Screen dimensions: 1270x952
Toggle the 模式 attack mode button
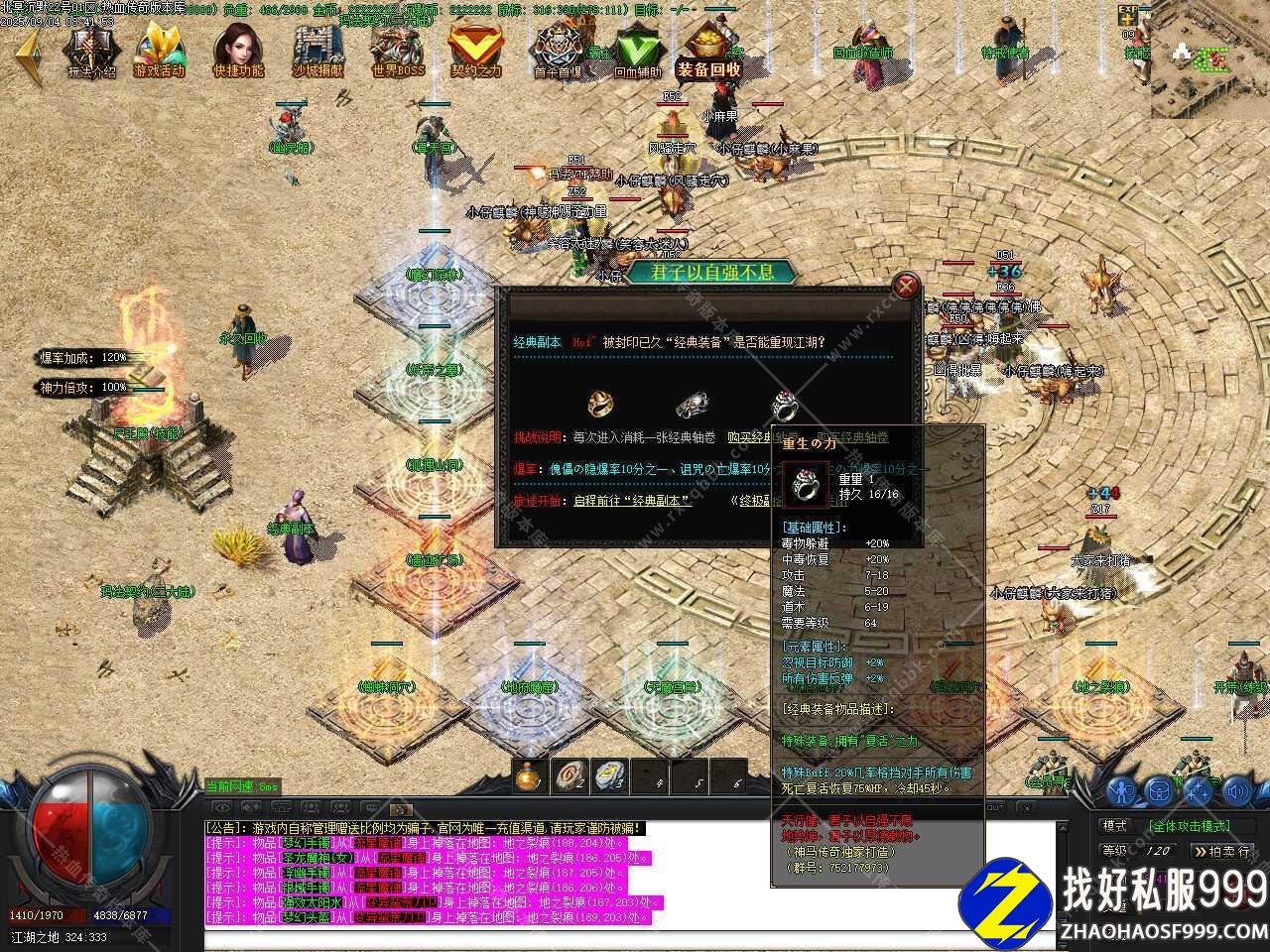tap(1115, 825)
